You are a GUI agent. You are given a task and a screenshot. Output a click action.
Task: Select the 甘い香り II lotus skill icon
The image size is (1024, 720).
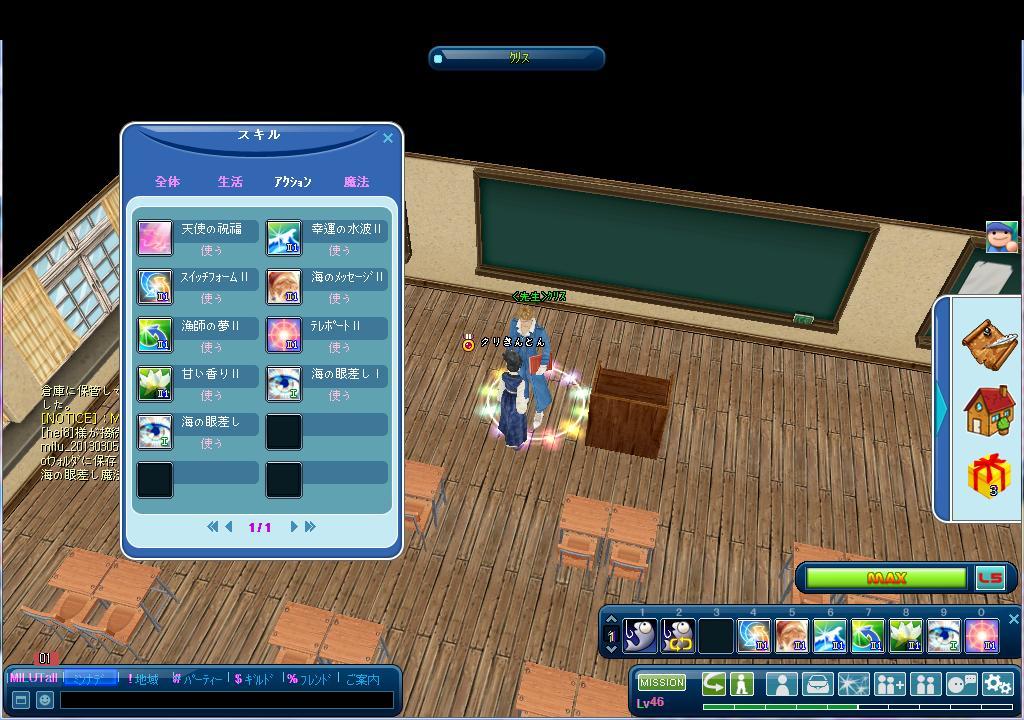tap(155, 383)
